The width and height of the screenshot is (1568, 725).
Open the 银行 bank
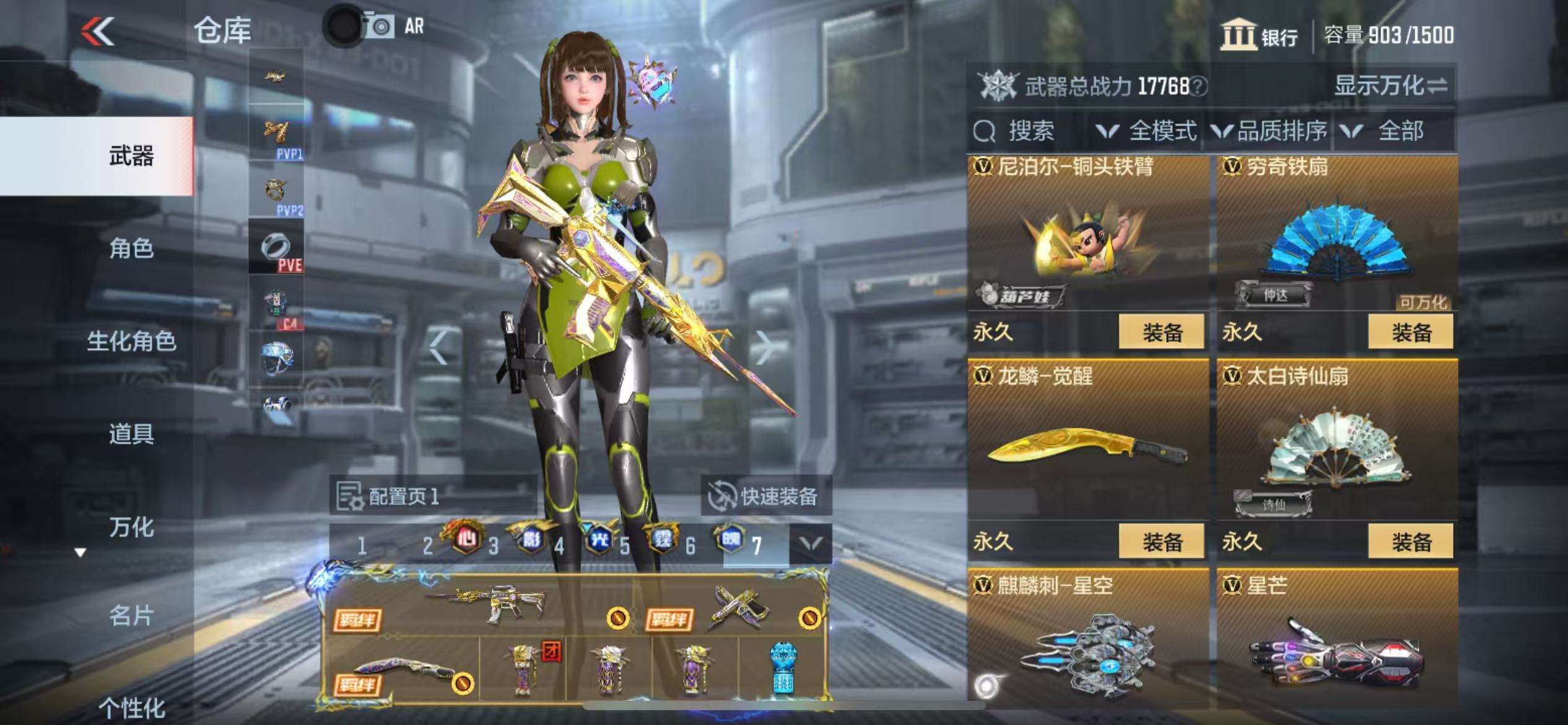click(1259, 35)
